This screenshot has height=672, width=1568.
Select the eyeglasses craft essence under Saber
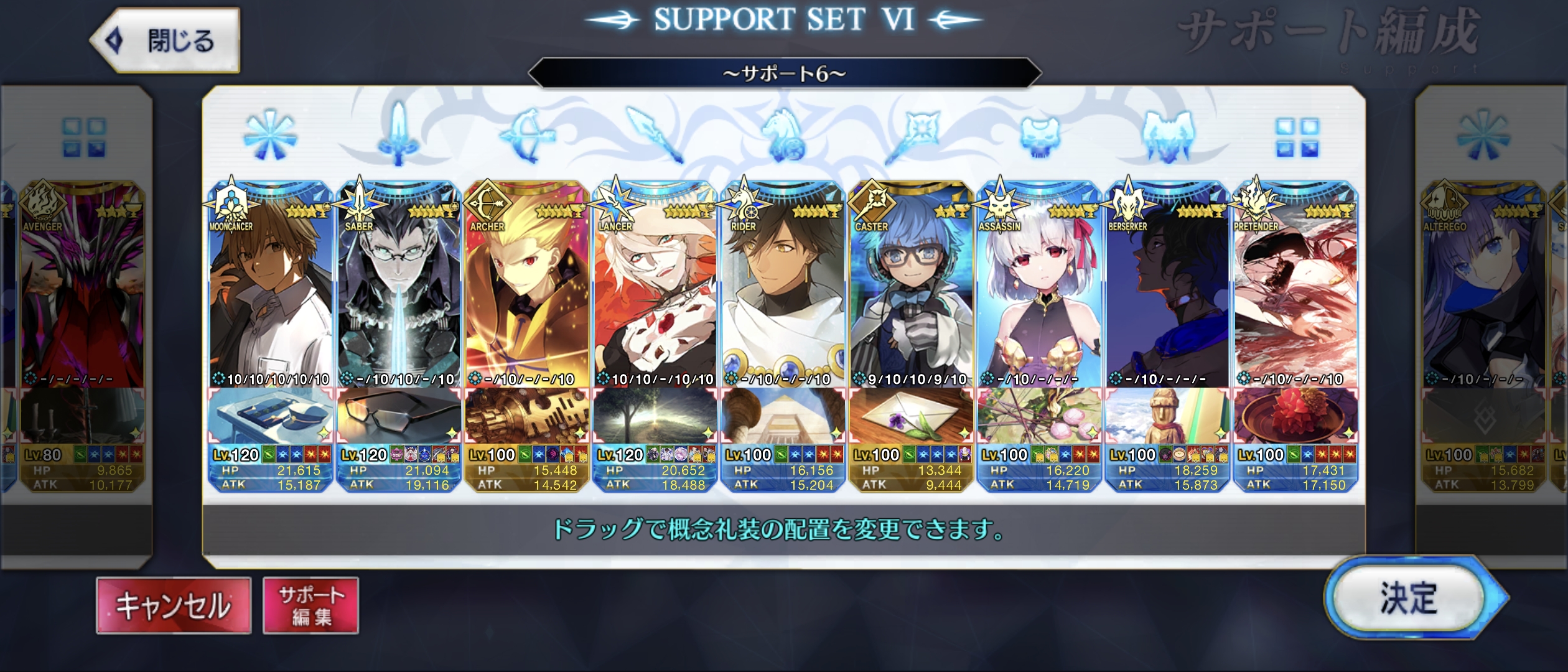399,416
